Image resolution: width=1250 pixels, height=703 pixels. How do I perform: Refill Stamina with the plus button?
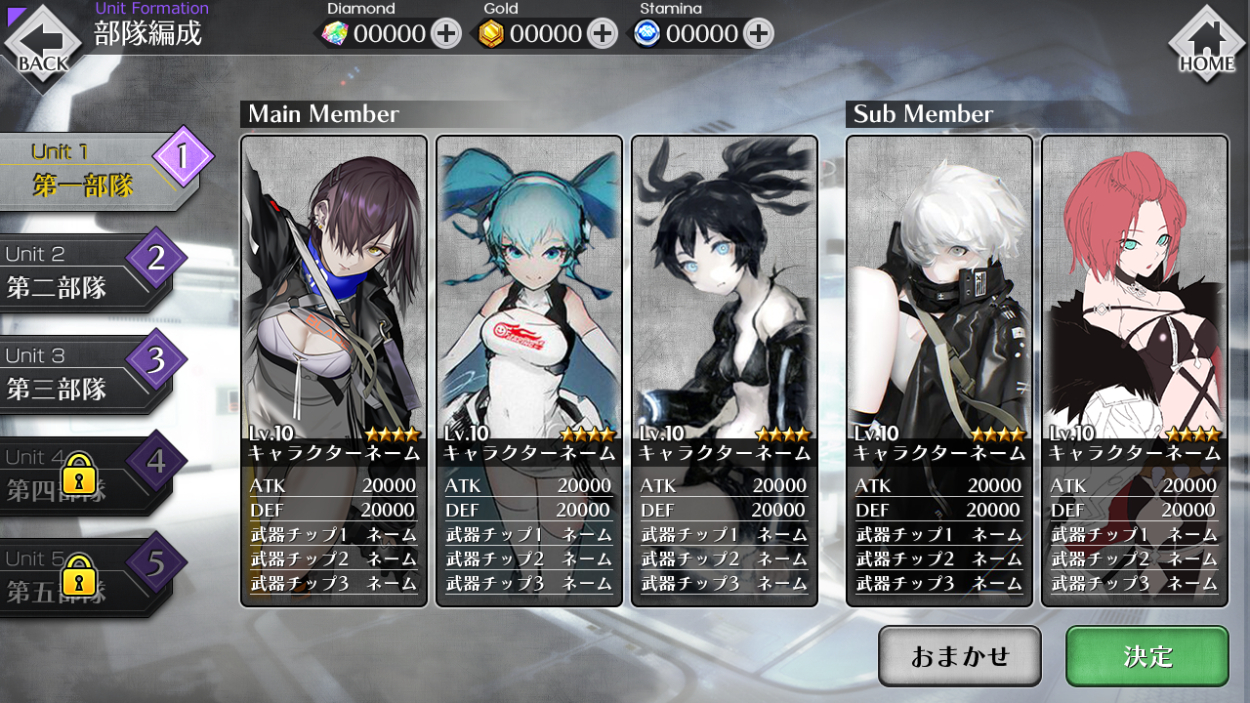(x=758, y=34)
